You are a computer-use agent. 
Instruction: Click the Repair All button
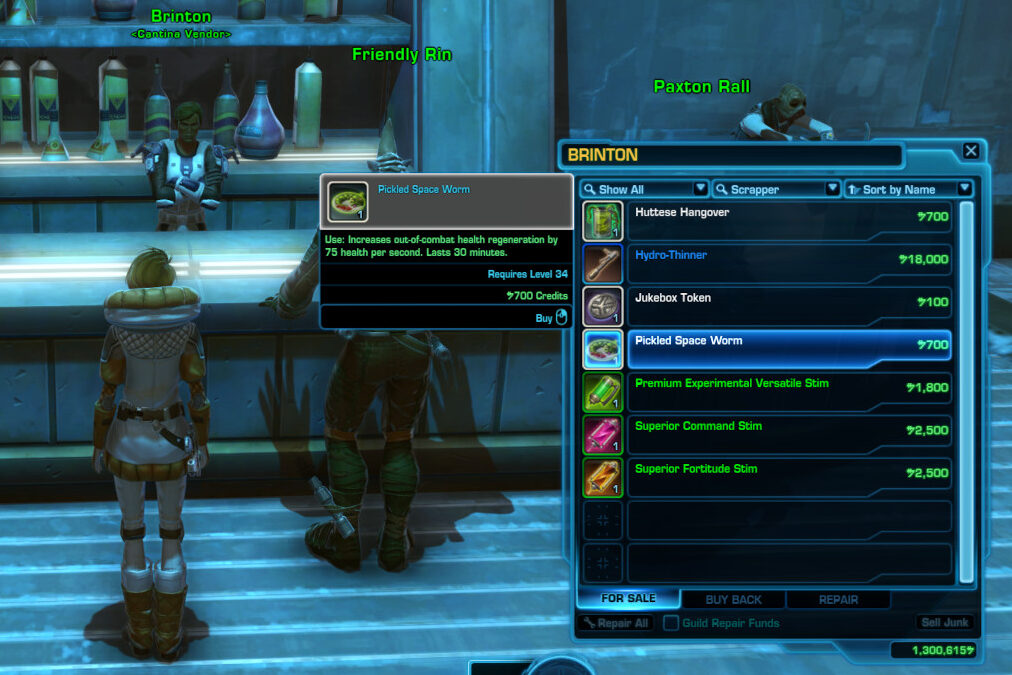pyautogui.click(x=615, y=623)
